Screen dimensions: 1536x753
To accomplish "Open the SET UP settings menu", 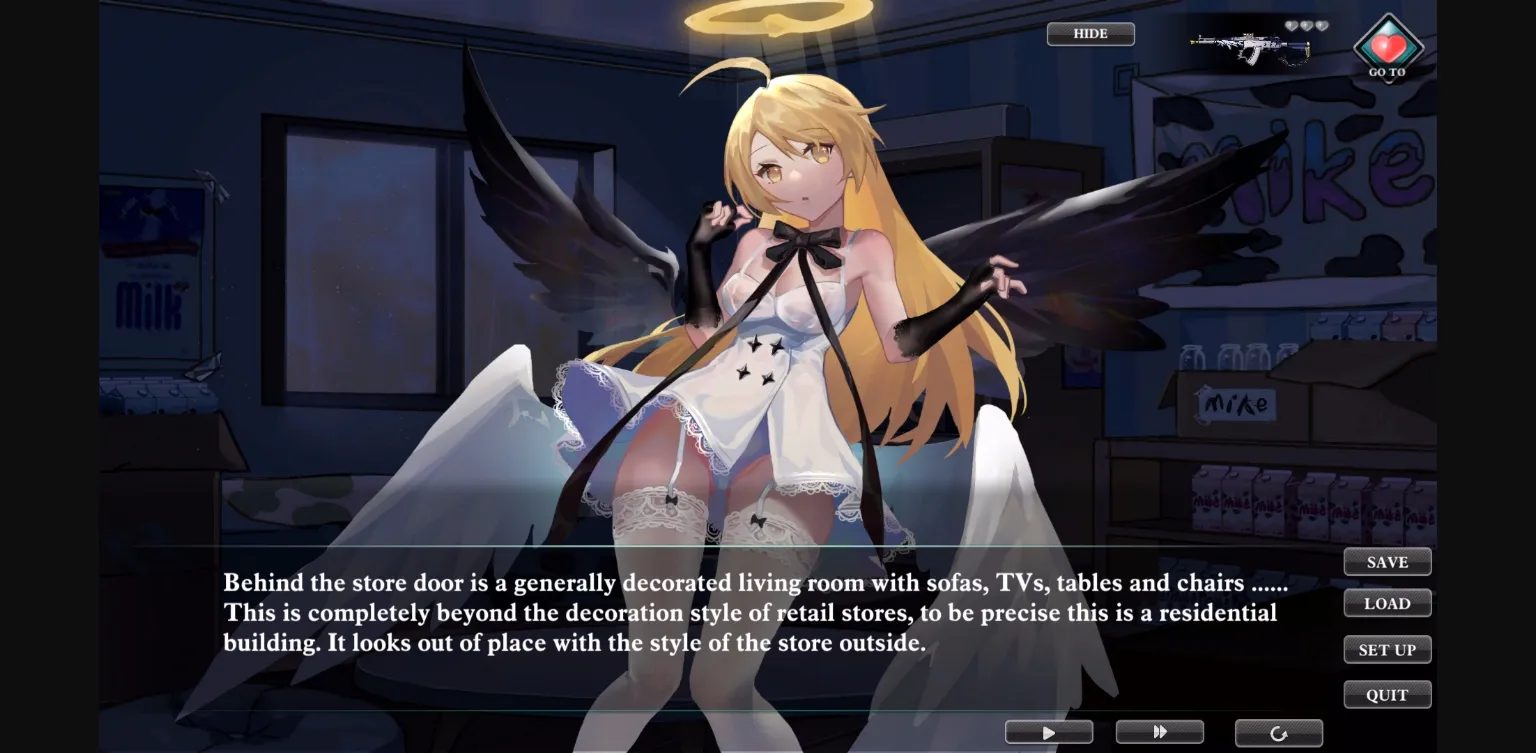I will [1388, 649].
